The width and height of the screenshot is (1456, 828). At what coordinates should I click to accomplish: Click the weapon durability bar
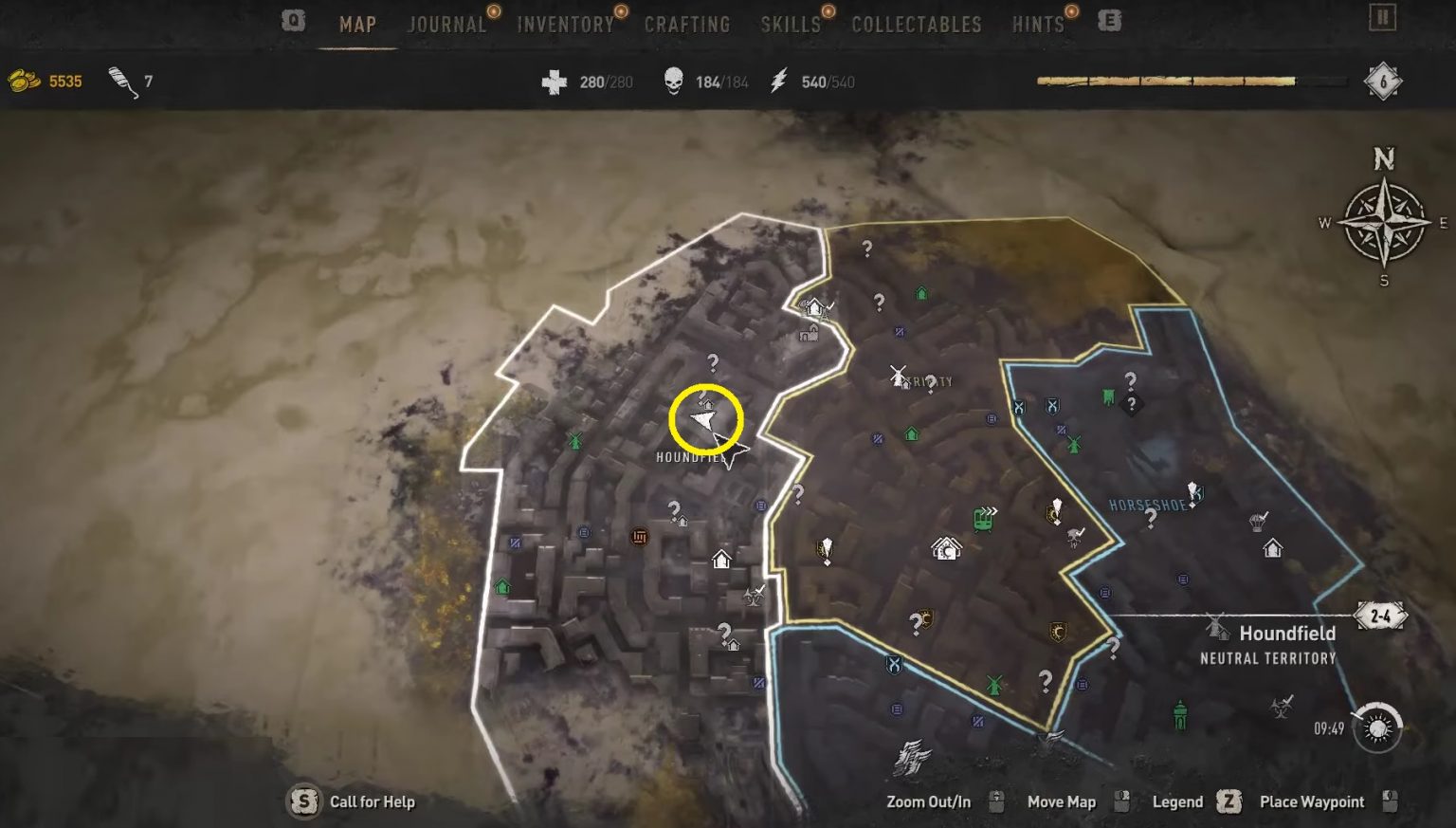point(1166,82)
